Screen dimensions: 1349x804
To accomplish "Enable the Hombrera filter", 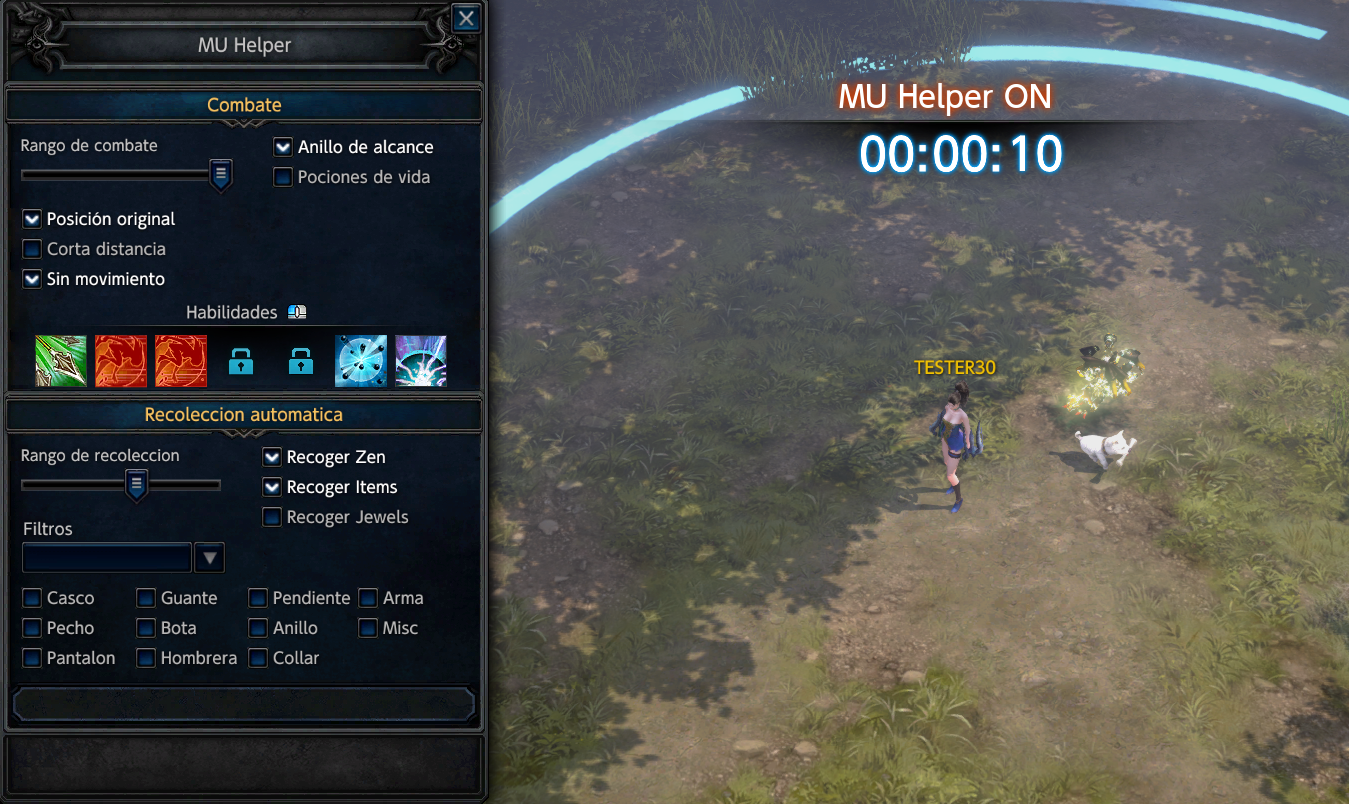I will tap(146, 658).
